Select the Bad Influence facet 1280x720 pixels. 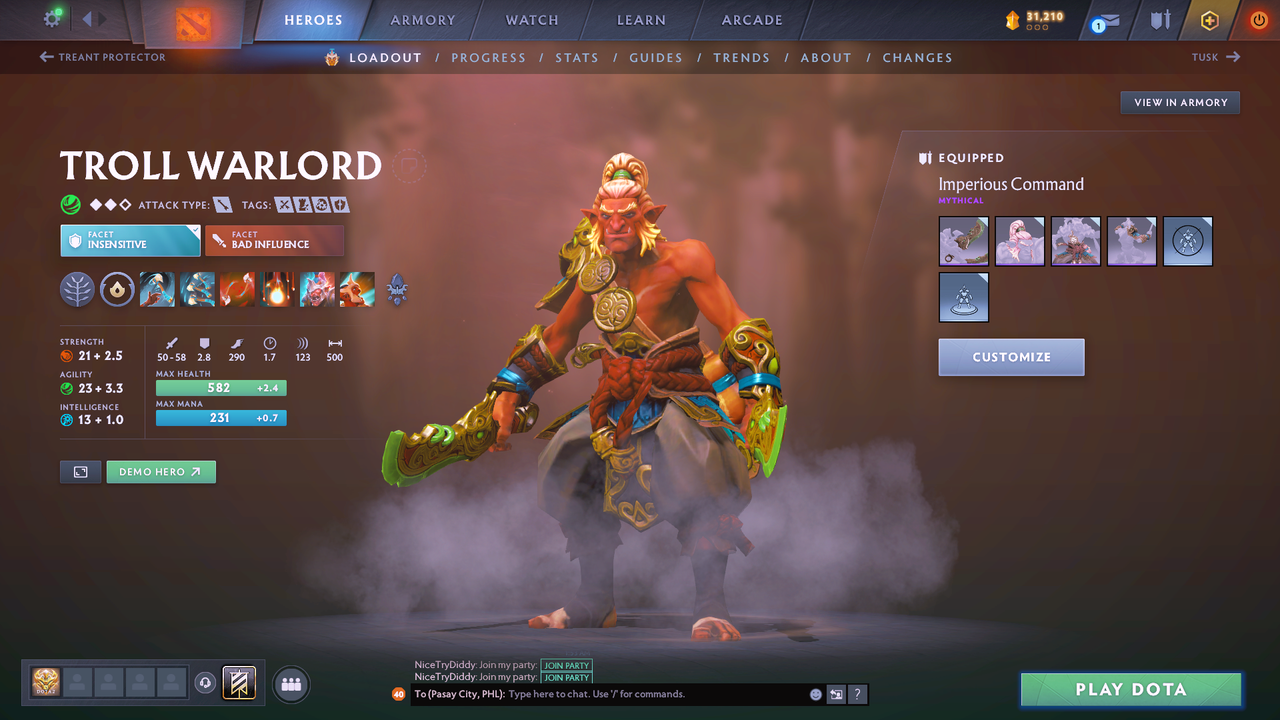pos(275,240)
